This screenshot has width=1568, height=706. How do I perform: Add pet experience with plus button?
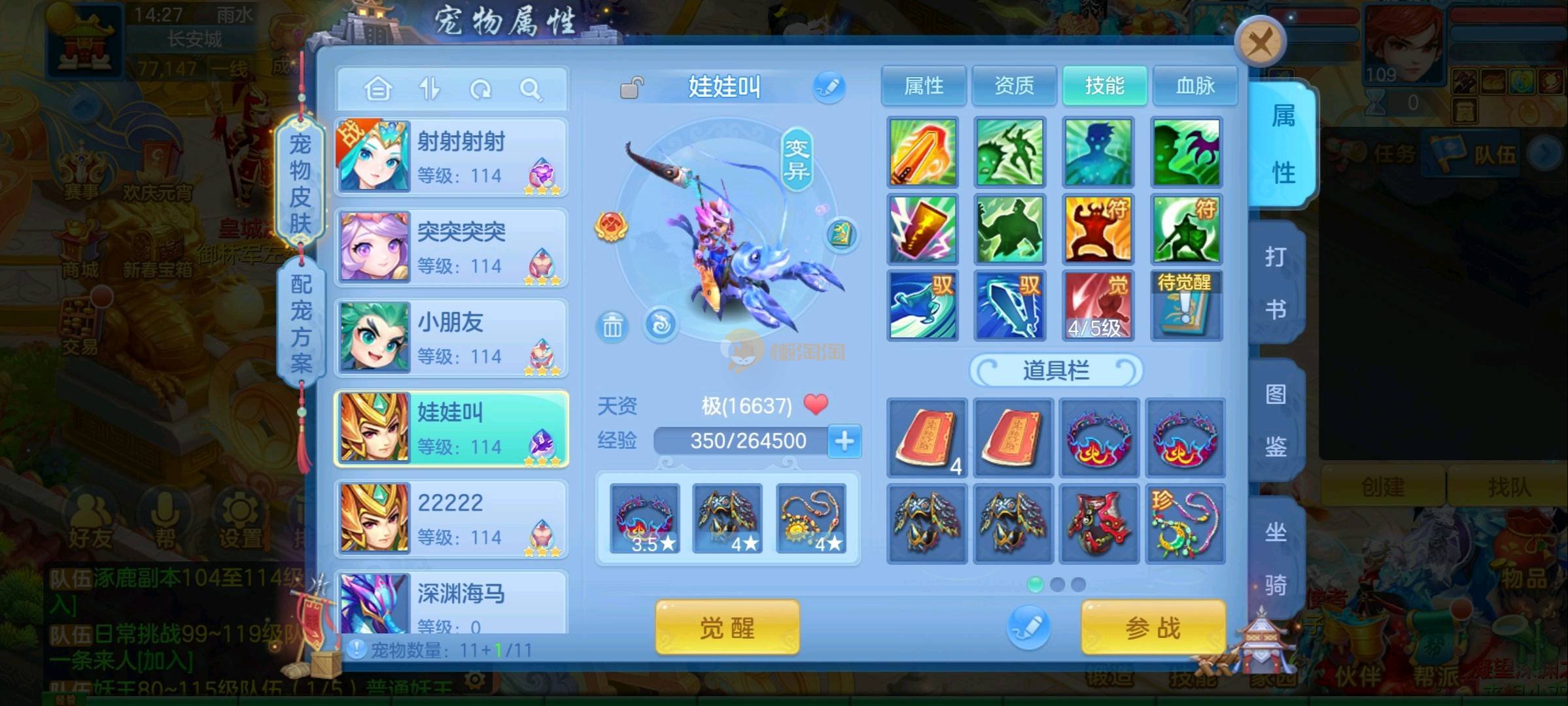click(x=844, y=441)
